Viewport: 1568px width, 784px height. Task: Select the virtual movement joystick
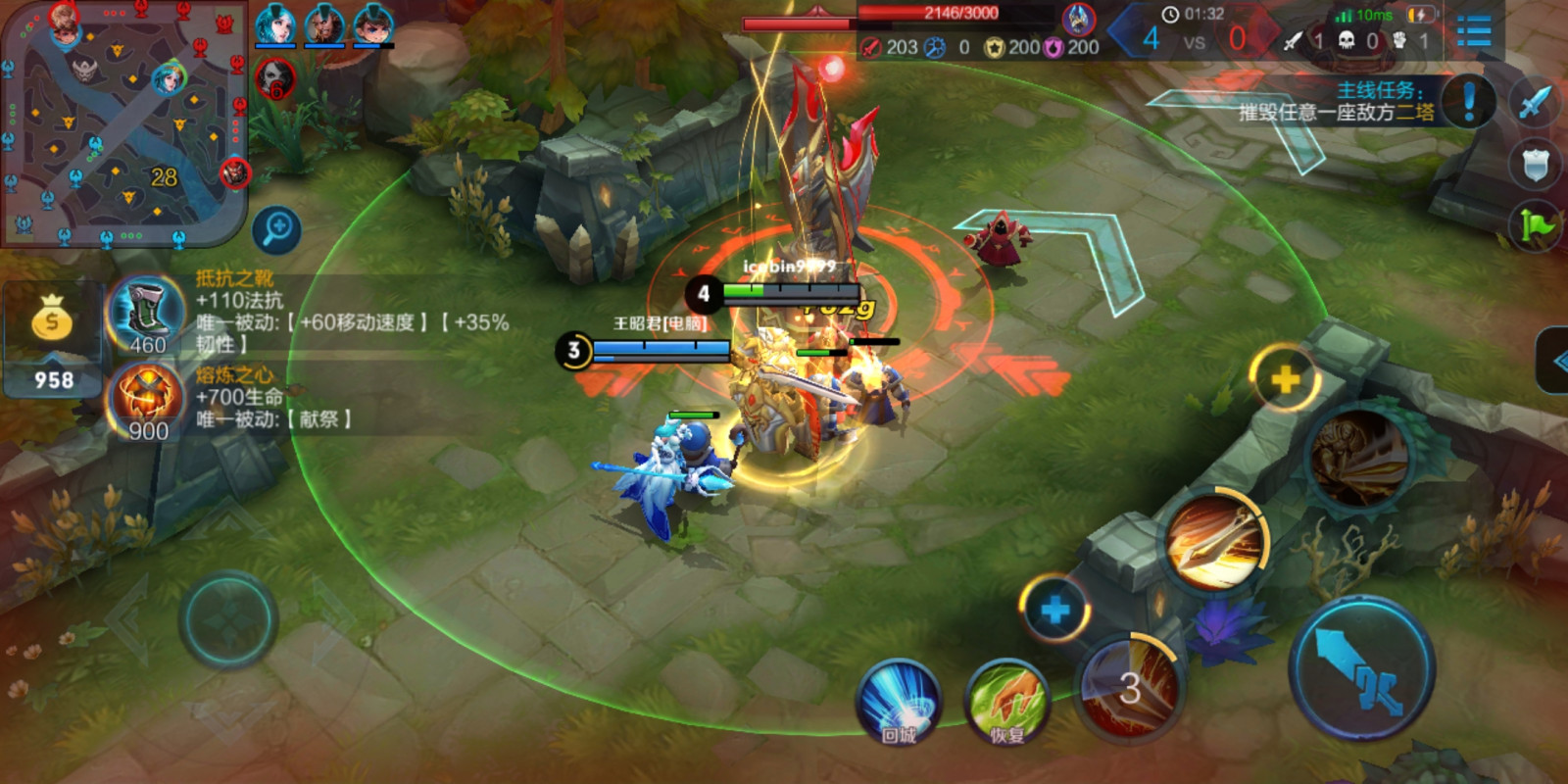pos(228,620)
